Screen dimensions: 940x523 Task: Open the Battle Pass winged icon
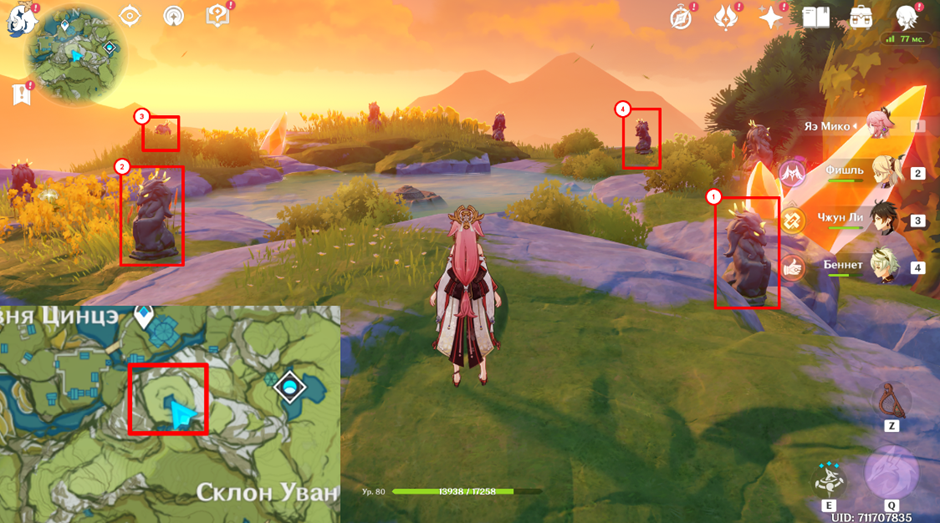click(725, 17)
